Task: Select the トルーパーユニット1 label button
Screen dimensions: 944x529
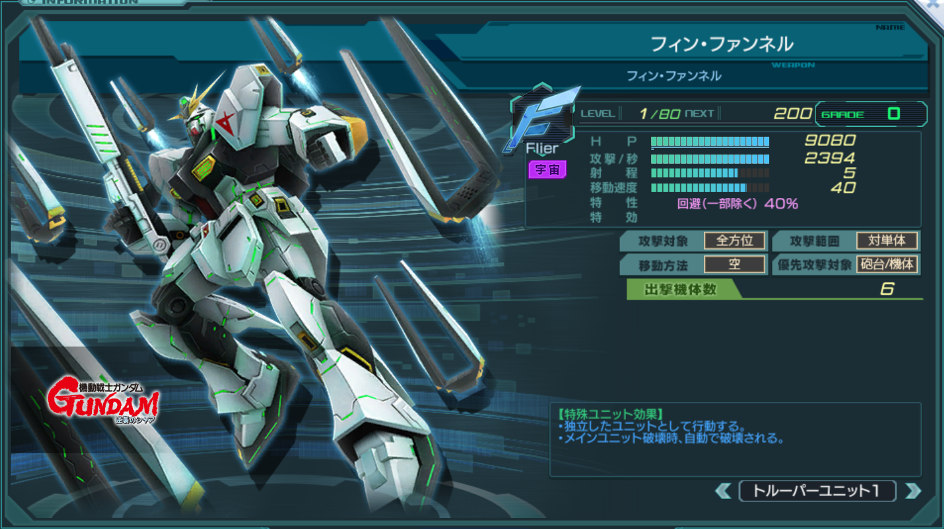Action: 817,491
